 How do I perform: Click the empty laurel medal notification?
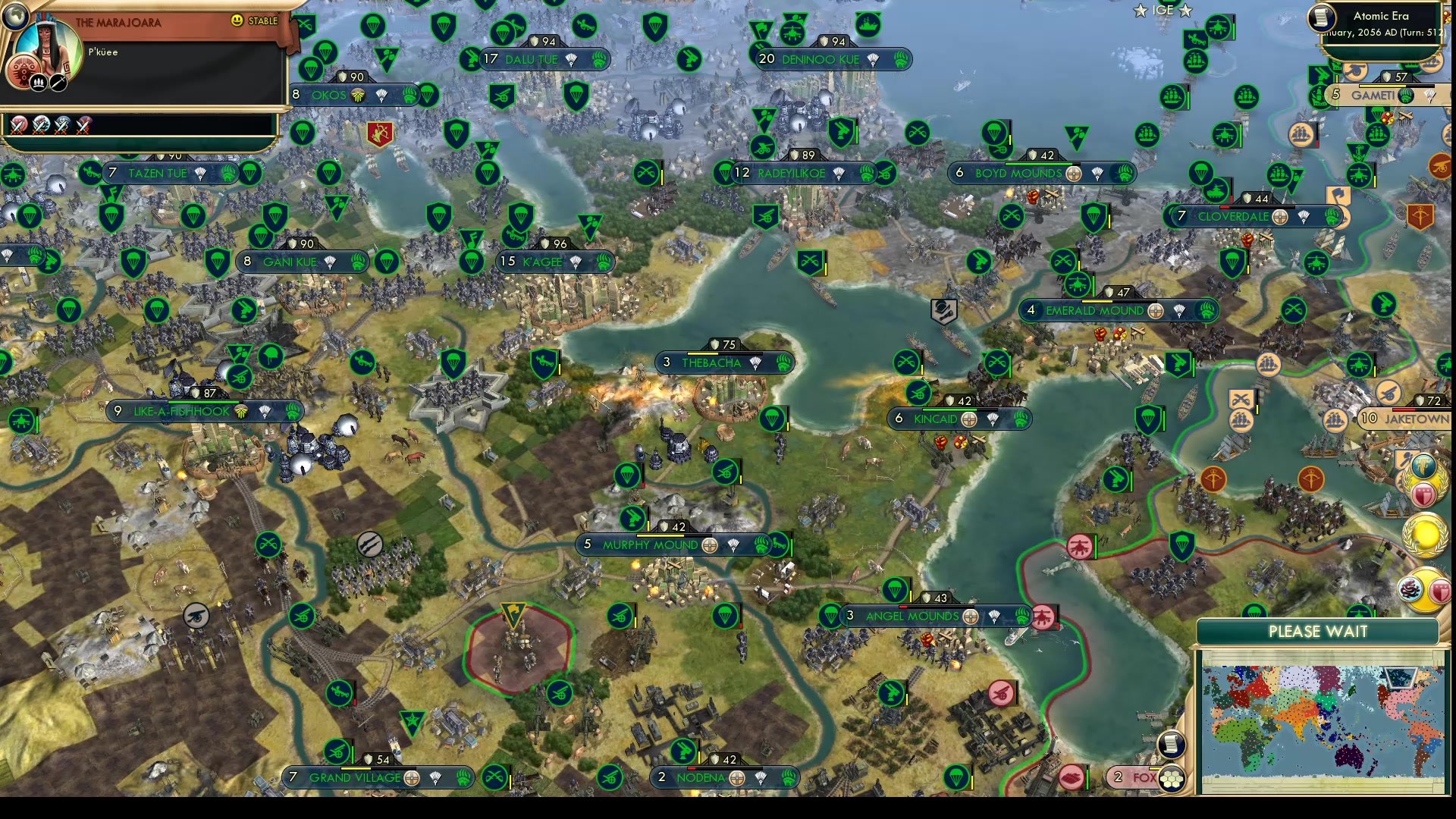click(1424, 535)
